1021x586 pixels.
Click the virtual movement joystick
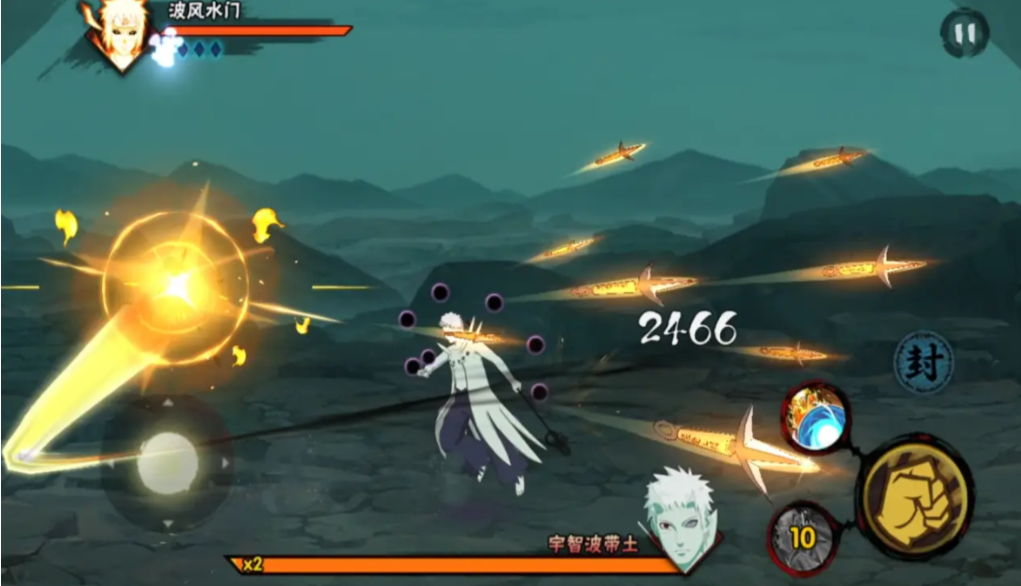pyautogui.click(x=167, y=463)
